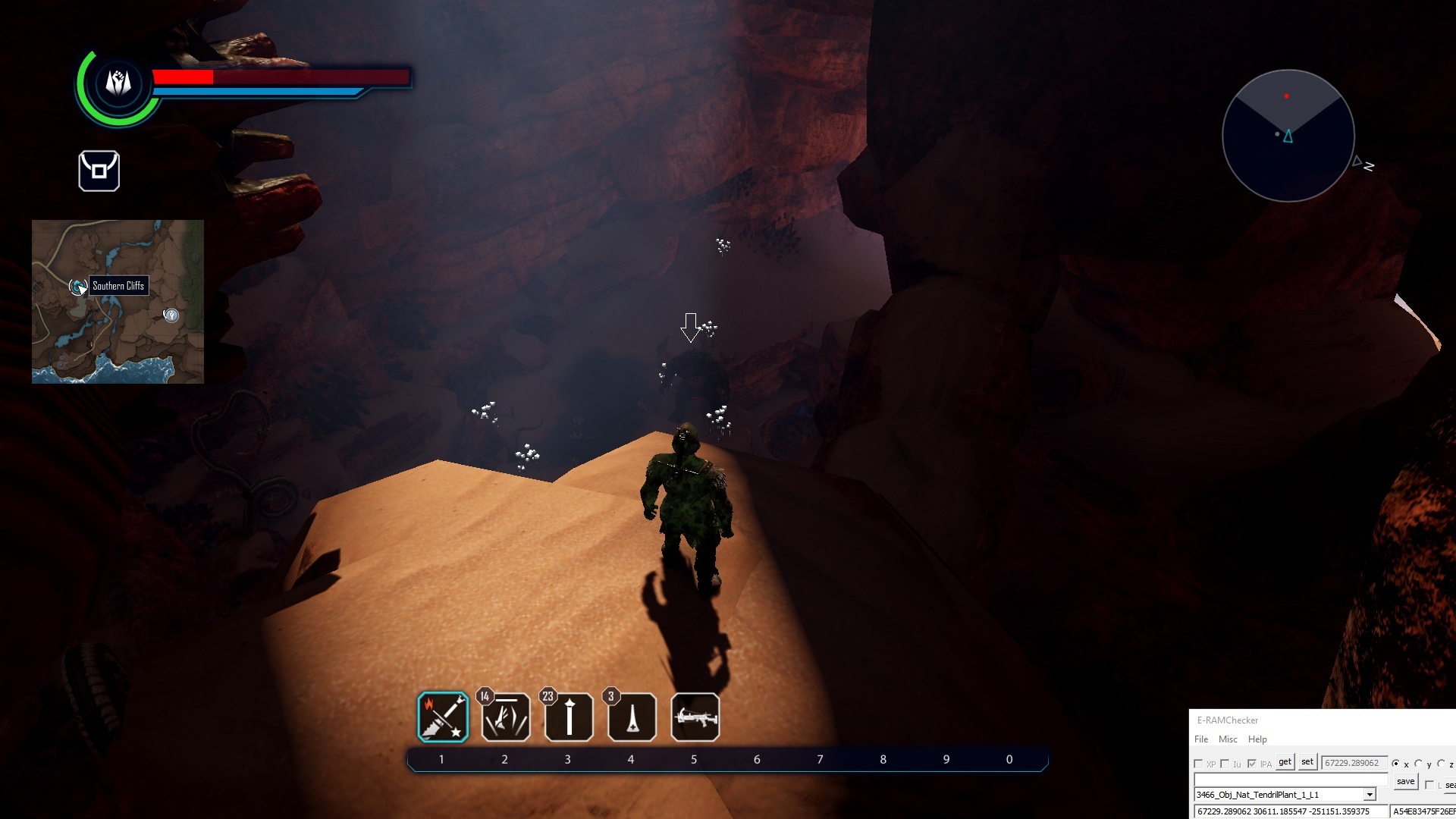This screenshot has width=1456, height=819.
Task: Click the 'save' button in E-RAMChecker
Action: [1405, 782]
